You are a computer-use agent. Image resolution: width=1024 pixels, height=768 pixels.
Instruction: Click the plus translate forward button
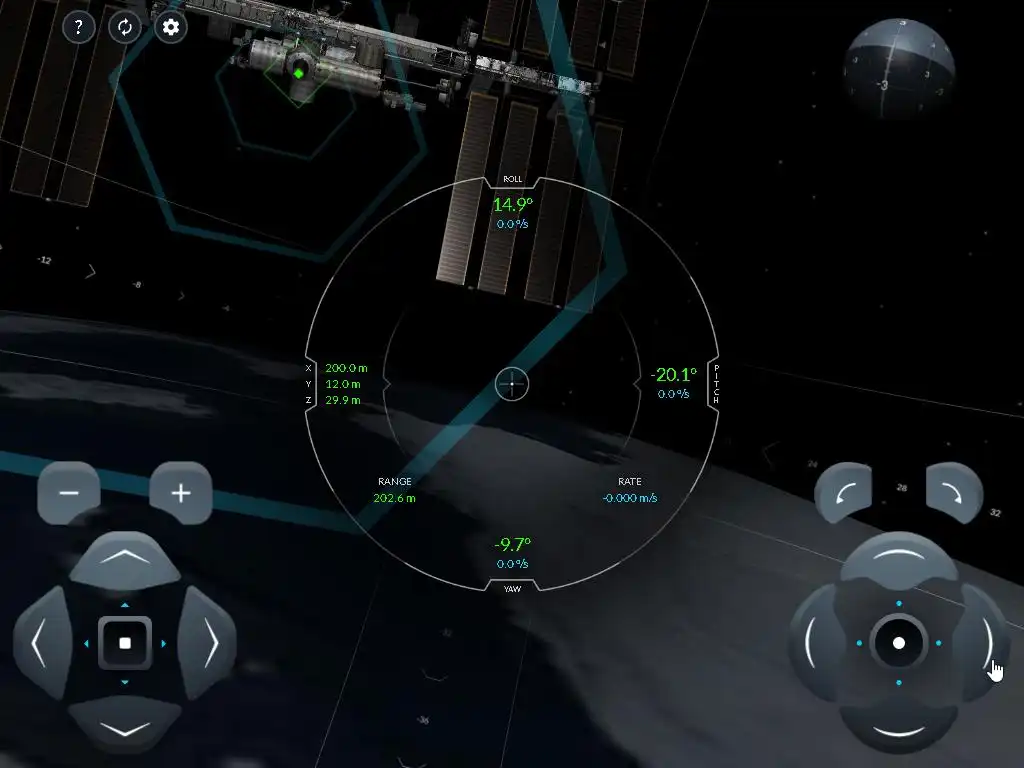(181, 493)
